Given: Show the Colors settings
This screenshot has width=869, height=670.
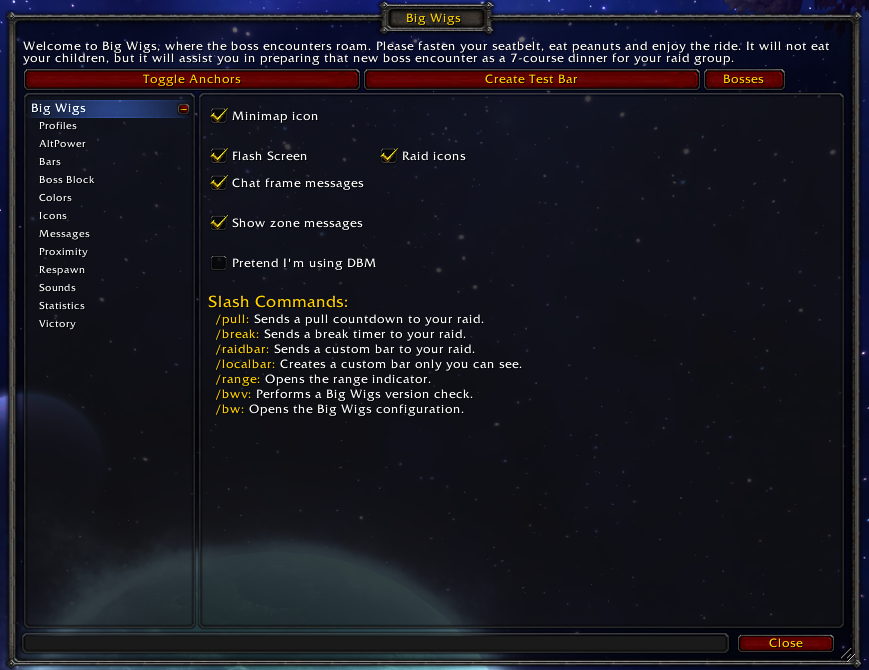Looking at the screenshot, I should click(x=55, y=198).
